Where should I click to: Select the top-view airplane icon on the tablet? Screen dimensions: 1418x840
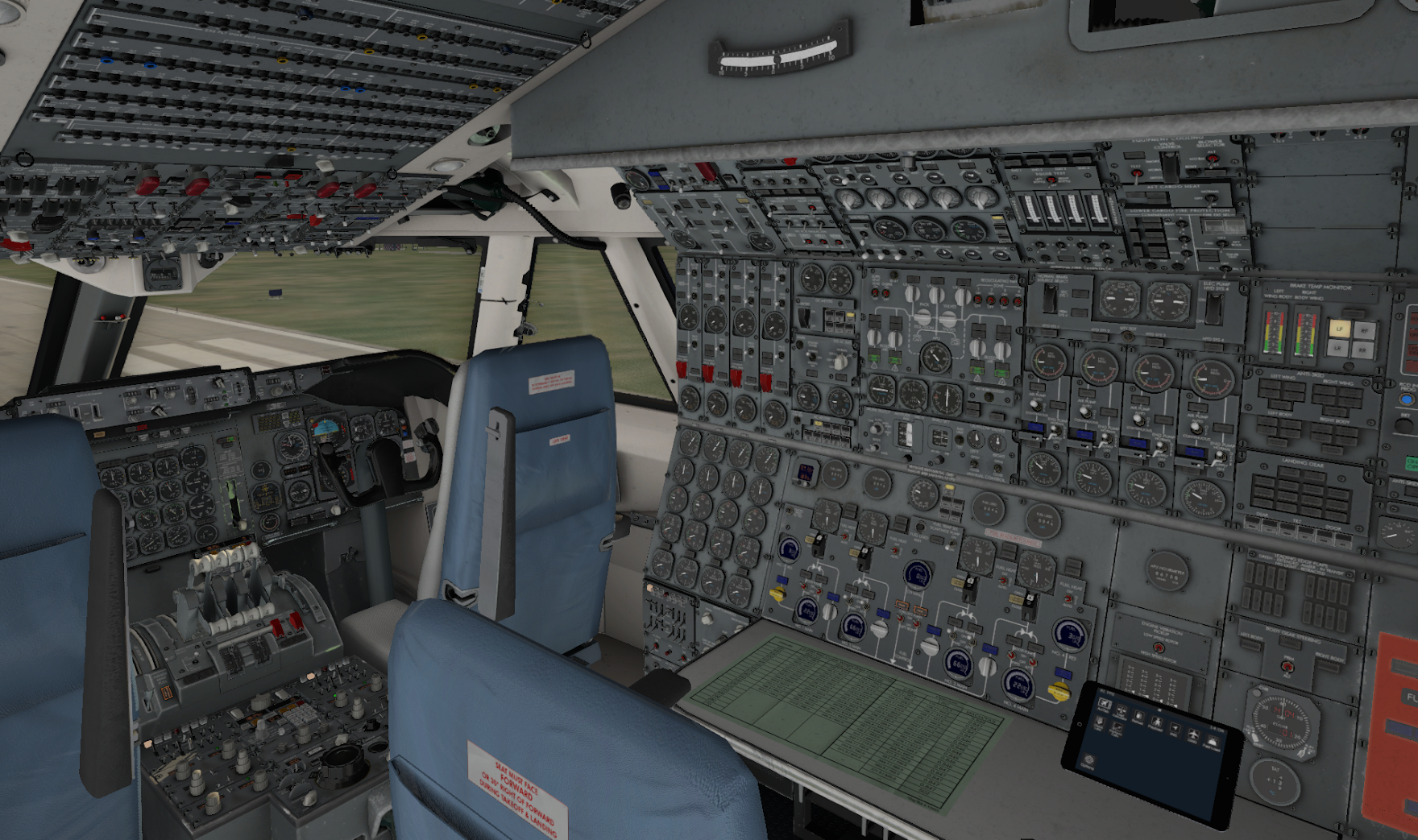[x=1193, y=734]
